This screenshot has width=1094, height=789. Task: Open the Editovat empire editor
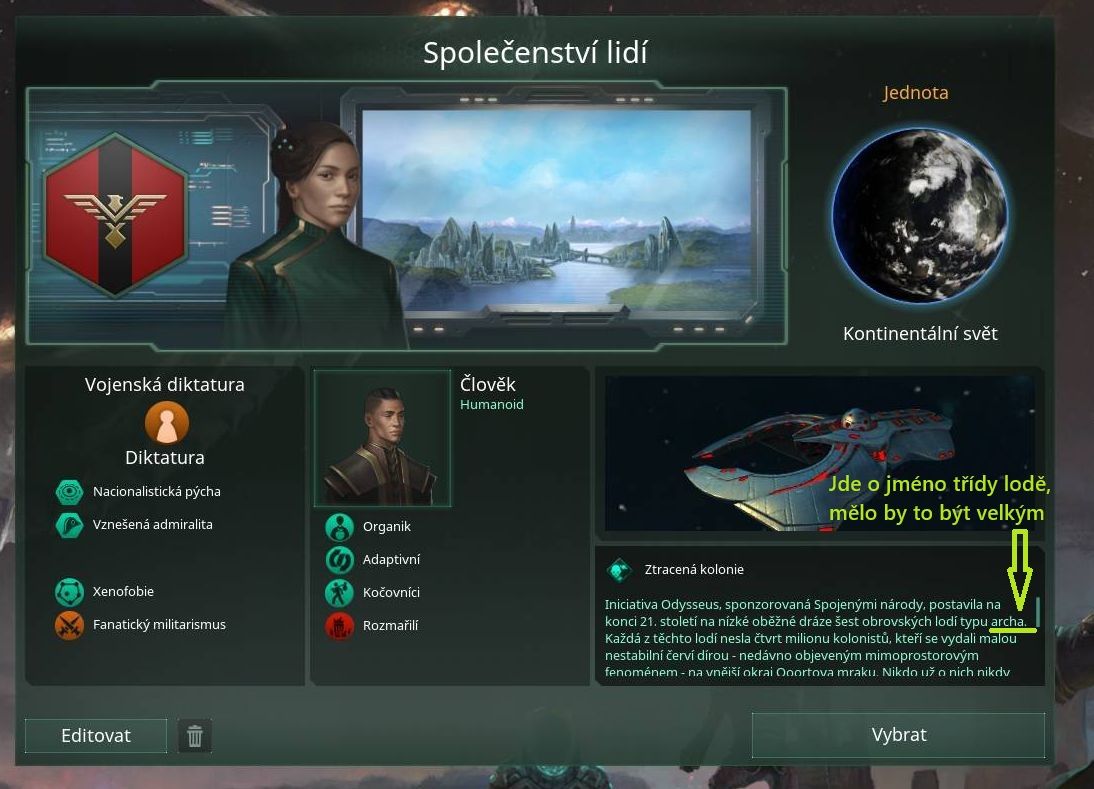point(96,735)
